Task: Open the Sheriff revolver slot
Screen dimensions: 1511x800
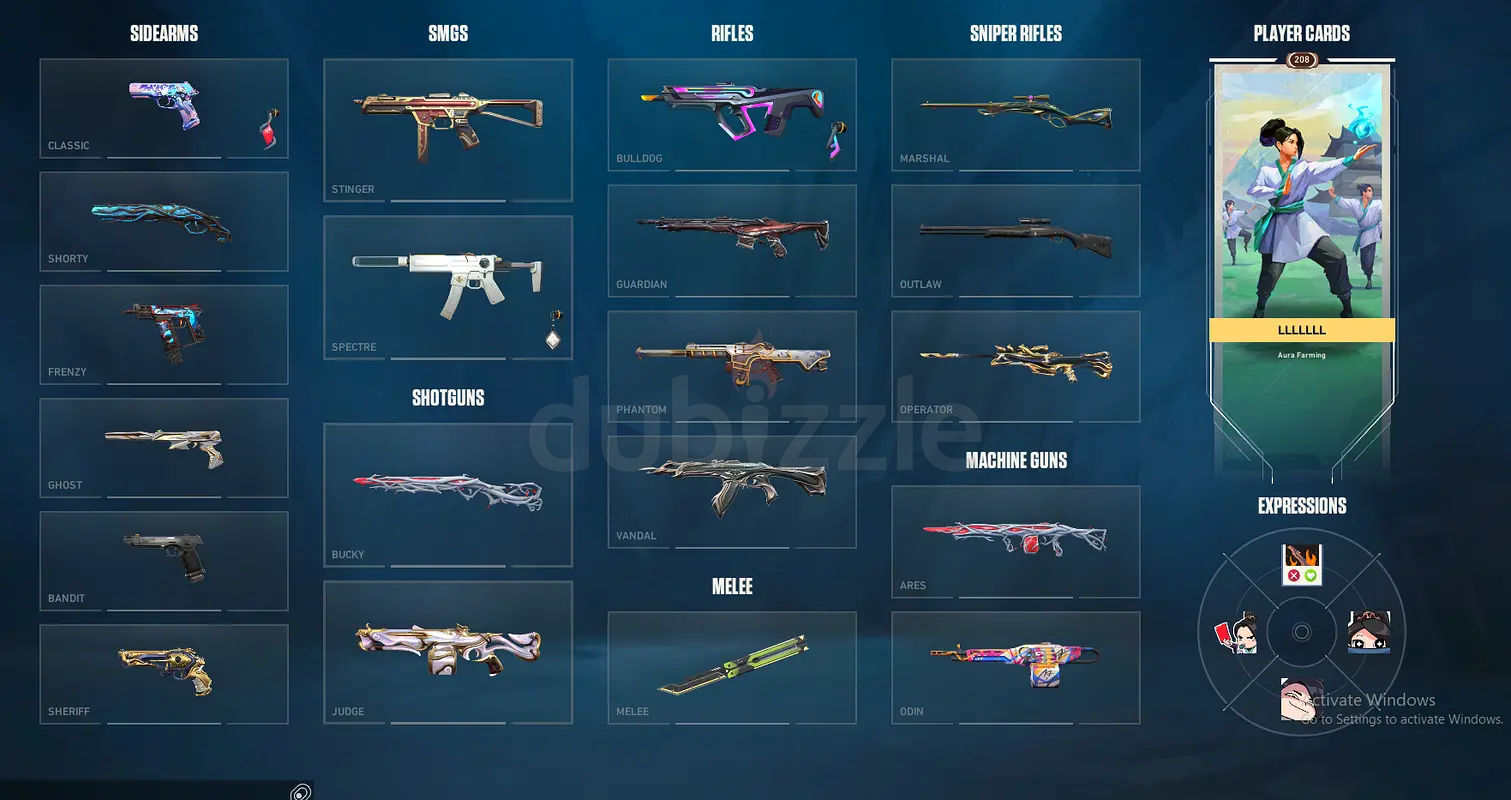Action: click(164, 674)
